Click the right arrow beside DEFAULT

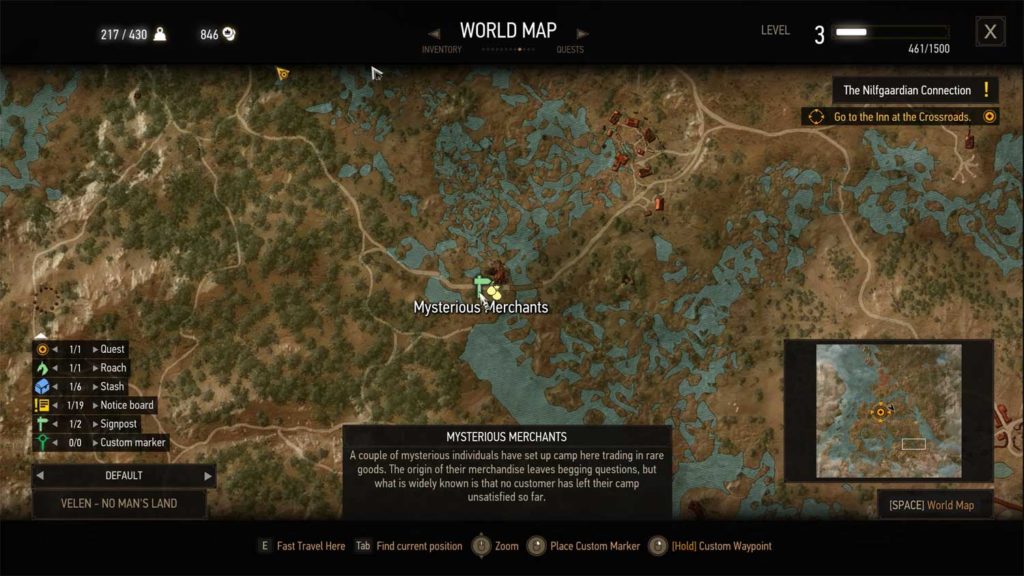click(208, 476)
